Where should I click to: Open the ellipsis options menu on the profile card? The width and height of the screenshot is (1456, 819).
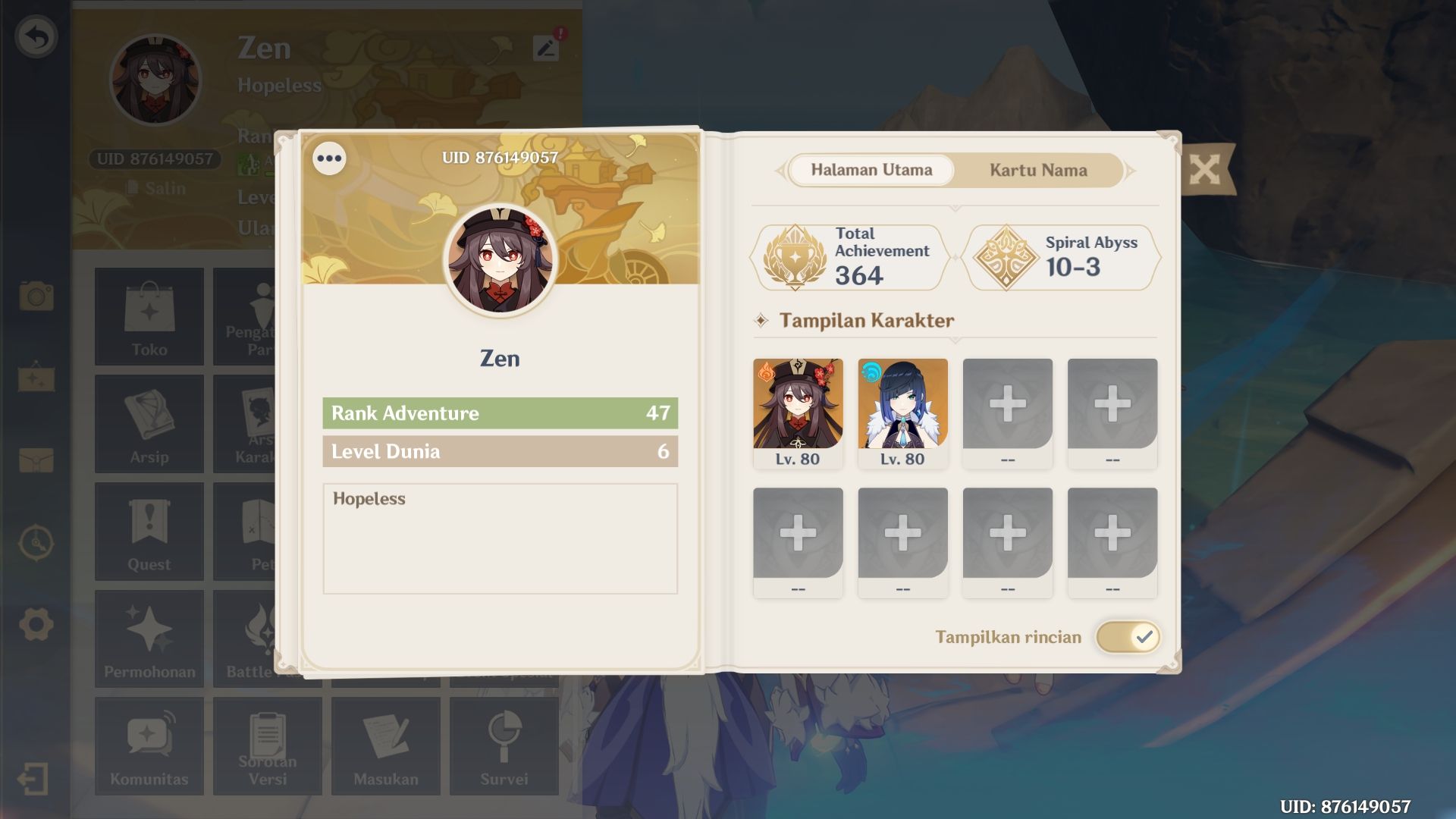[330, 158]
